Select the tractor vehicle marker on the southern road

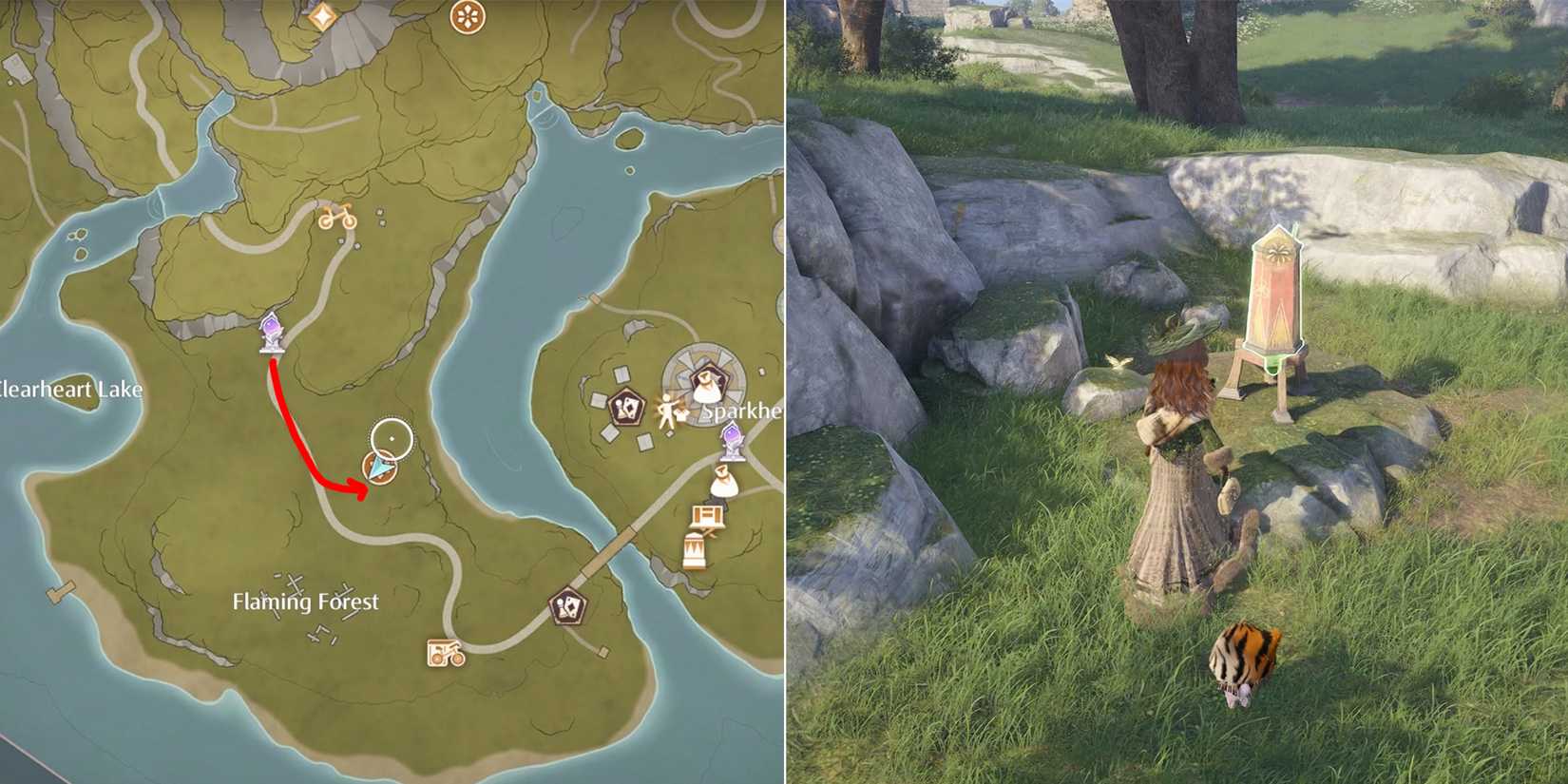click(x=444, y=653)
